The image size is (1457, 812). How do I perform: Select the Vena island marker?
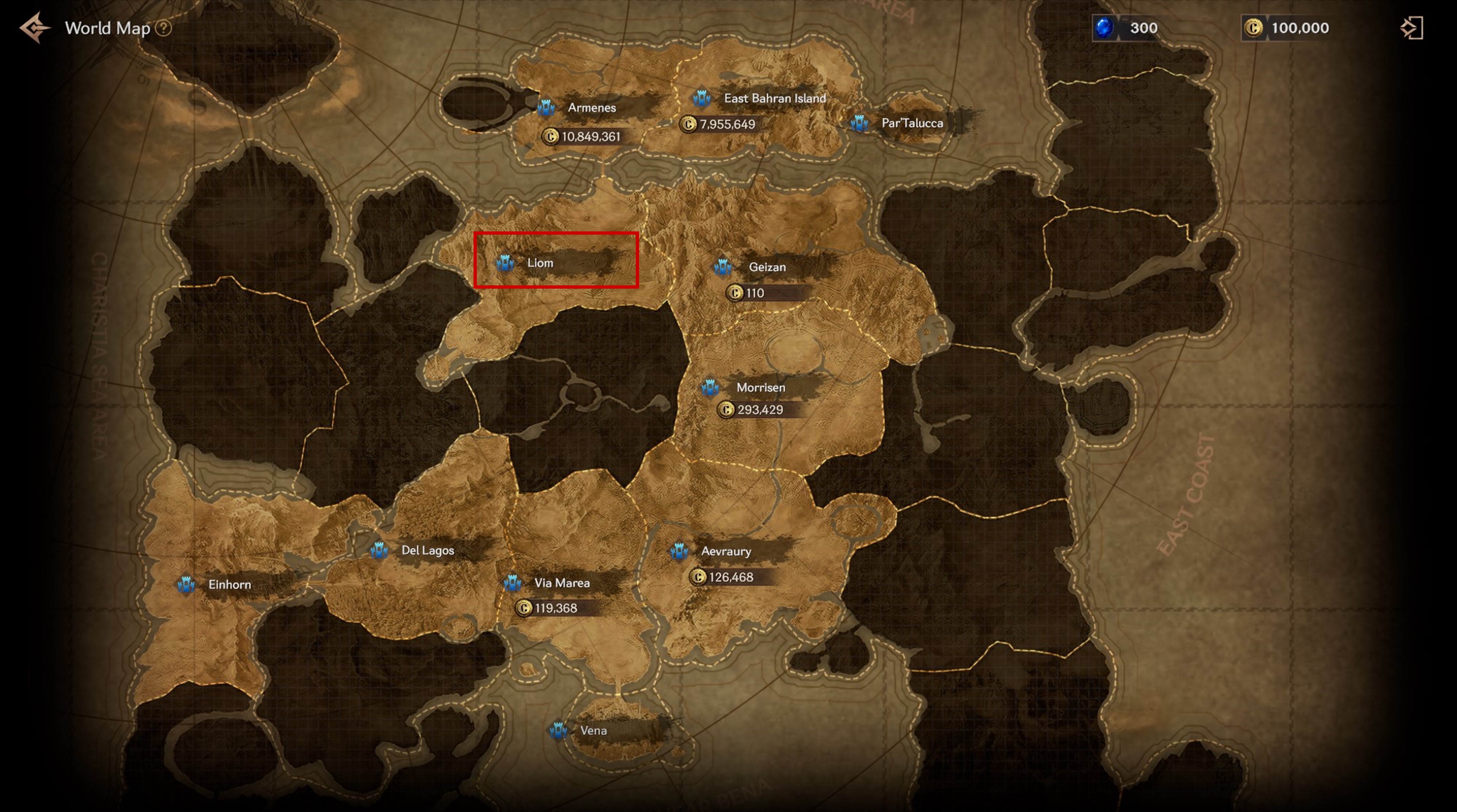(558, 730)
